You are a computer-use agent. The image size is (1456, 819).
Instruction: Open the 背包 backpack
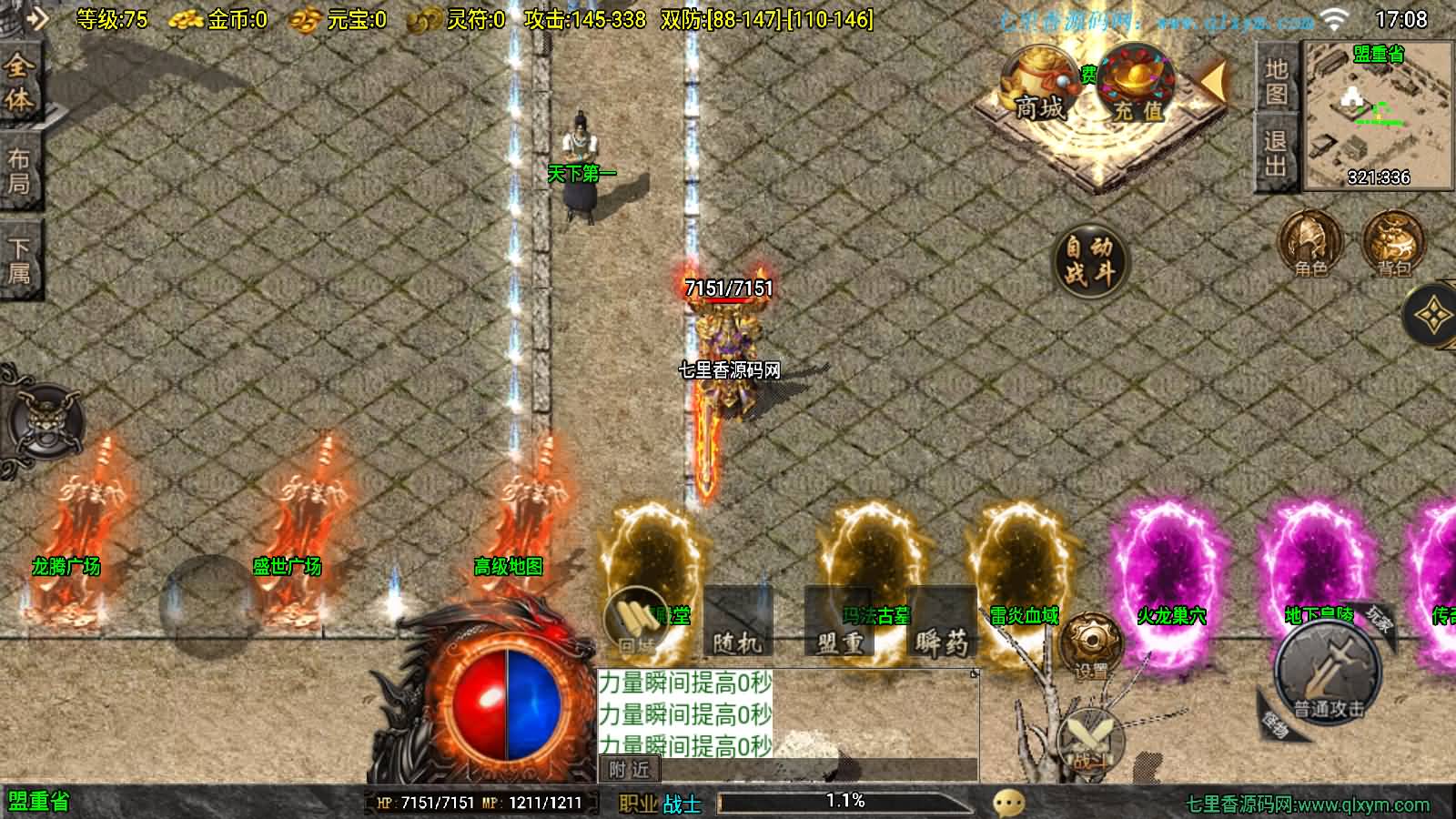point(1392,244)
